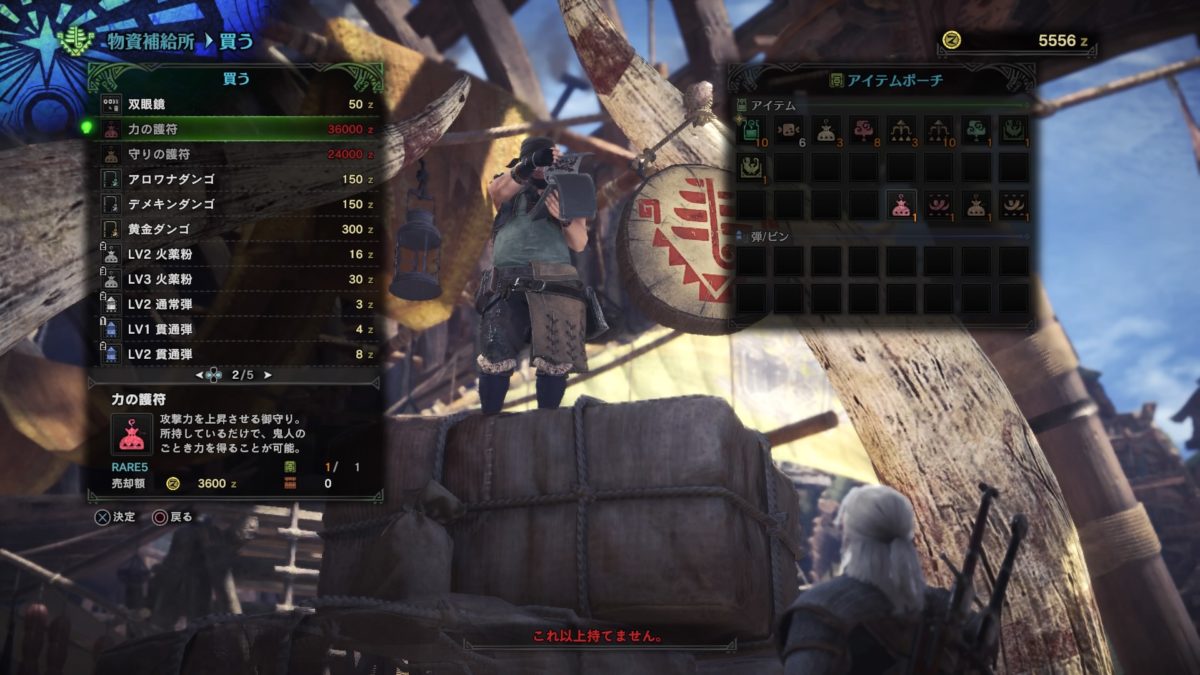Select the pink charm sack in pouch

[x=902, y=205]
